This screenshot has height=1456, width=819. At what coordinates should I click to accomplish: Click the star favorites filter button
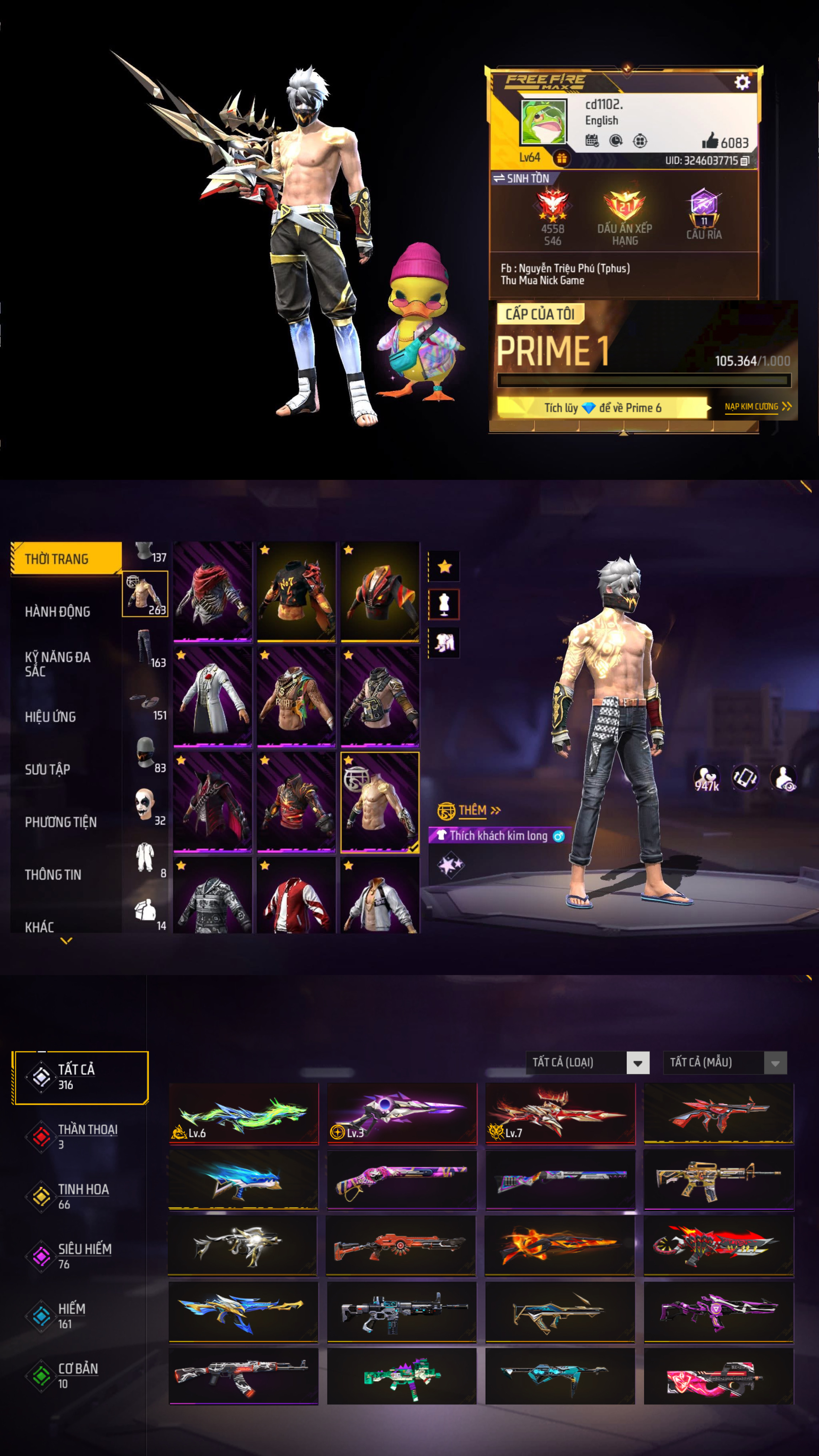coord(444,566)
